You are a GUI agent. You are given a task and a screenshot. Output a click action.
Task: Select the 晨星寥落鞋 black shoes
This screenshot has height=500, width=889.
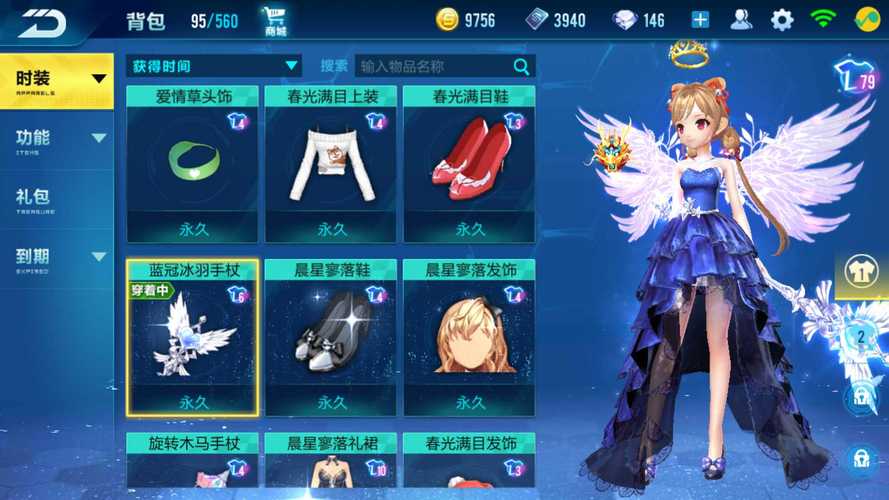pos(330,338)
